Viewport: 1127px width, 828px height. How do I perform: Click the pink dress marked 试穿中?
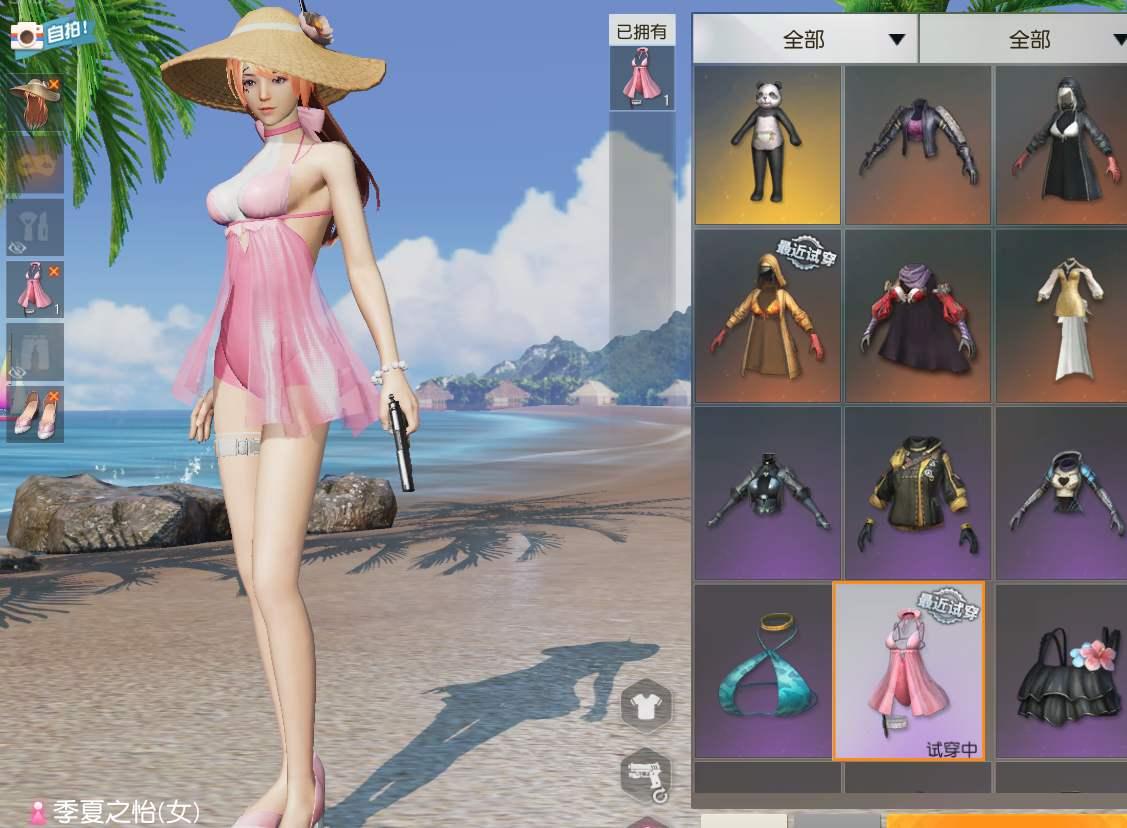[x=909, y=671]
